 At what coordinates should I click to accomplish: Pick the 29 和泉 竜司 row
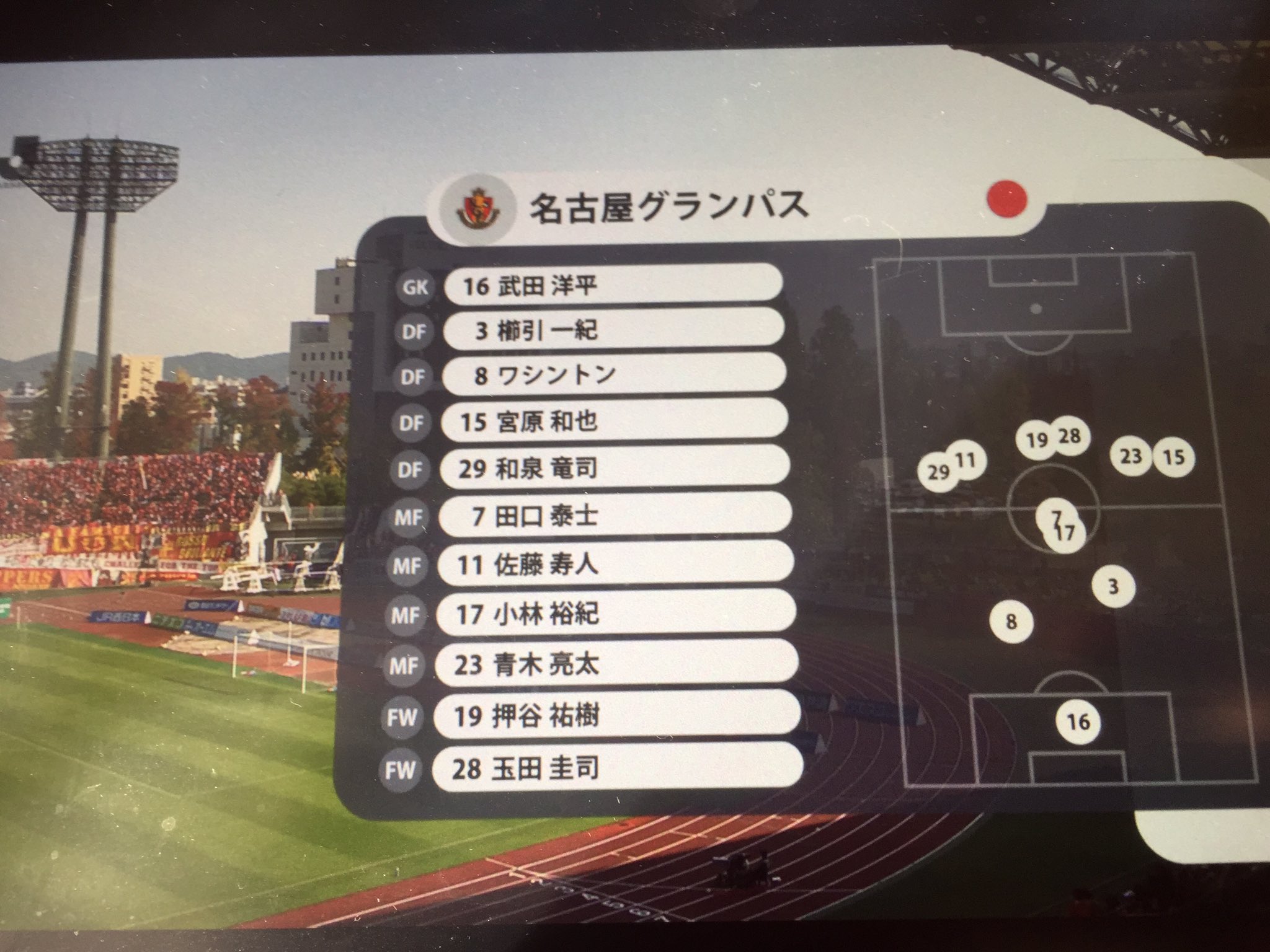pyautogui.click(x=614, y=469)
